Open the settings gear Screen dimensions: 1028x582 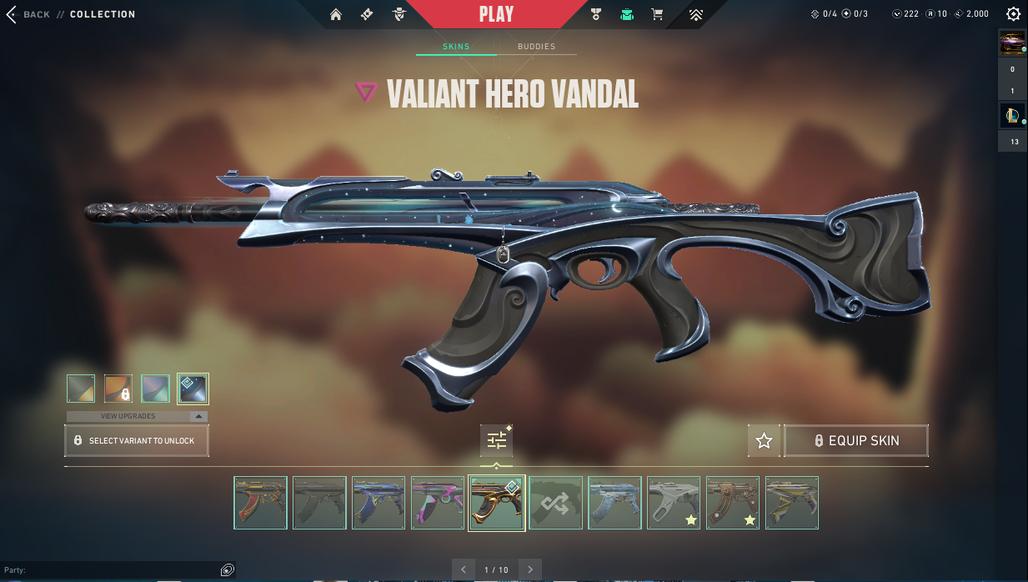tap(1012, 14)
